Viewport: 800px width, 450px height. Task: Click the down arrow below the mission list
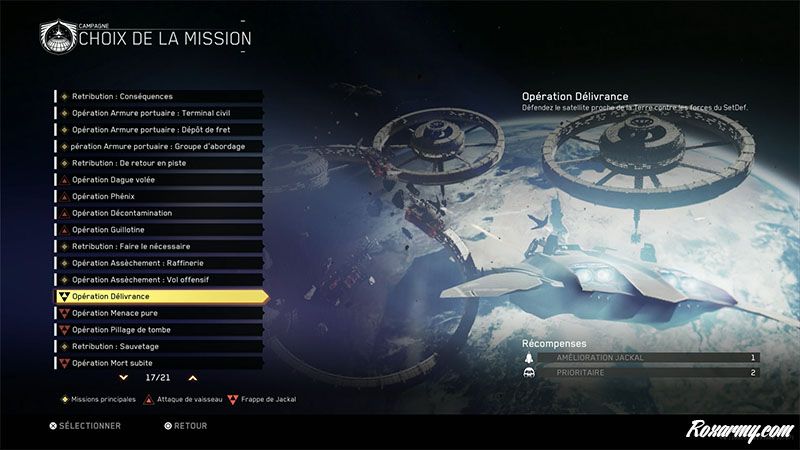click(123, 378)
